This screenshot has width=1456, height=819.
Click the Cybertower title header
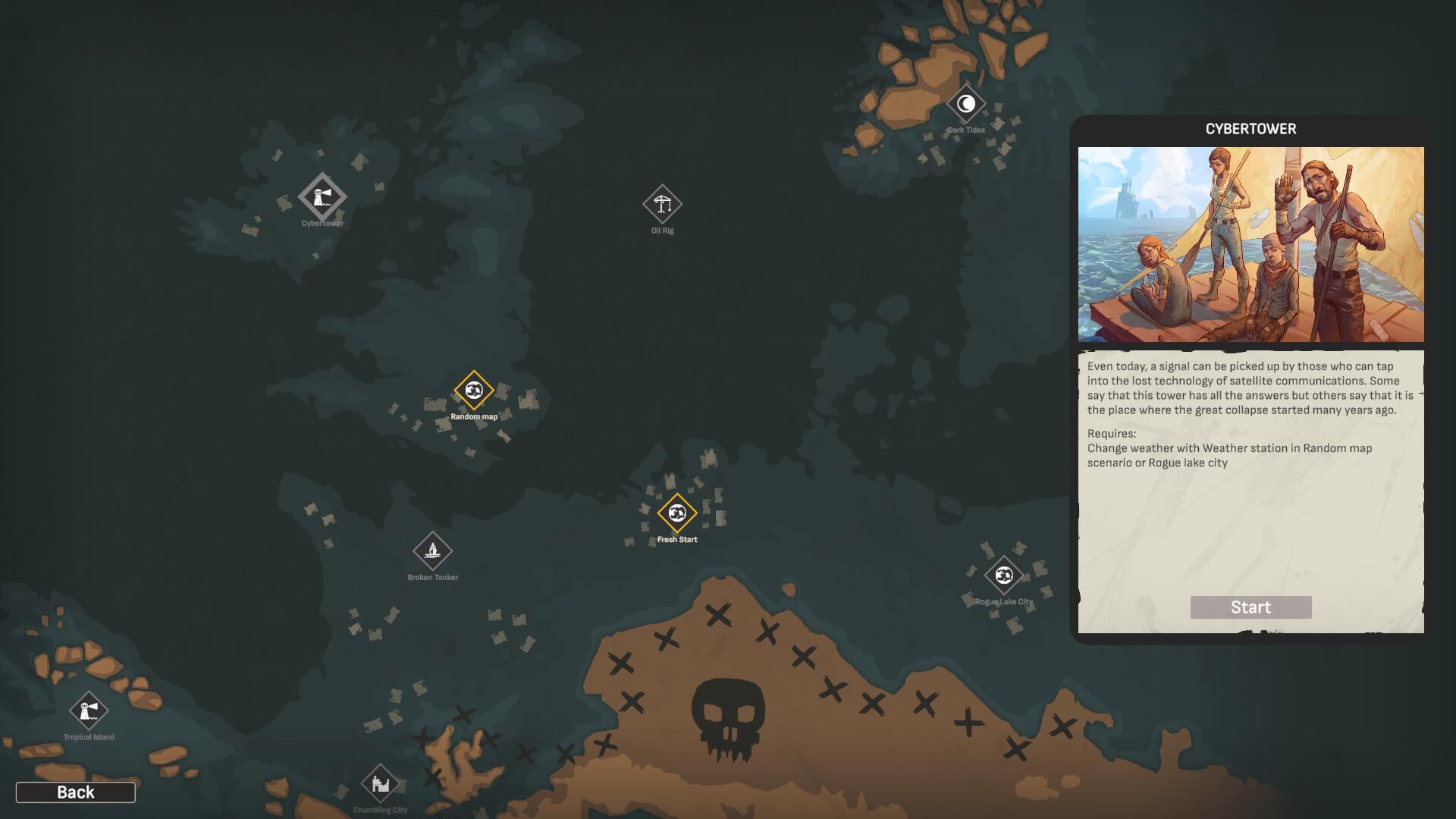(x=1250, y=129)
